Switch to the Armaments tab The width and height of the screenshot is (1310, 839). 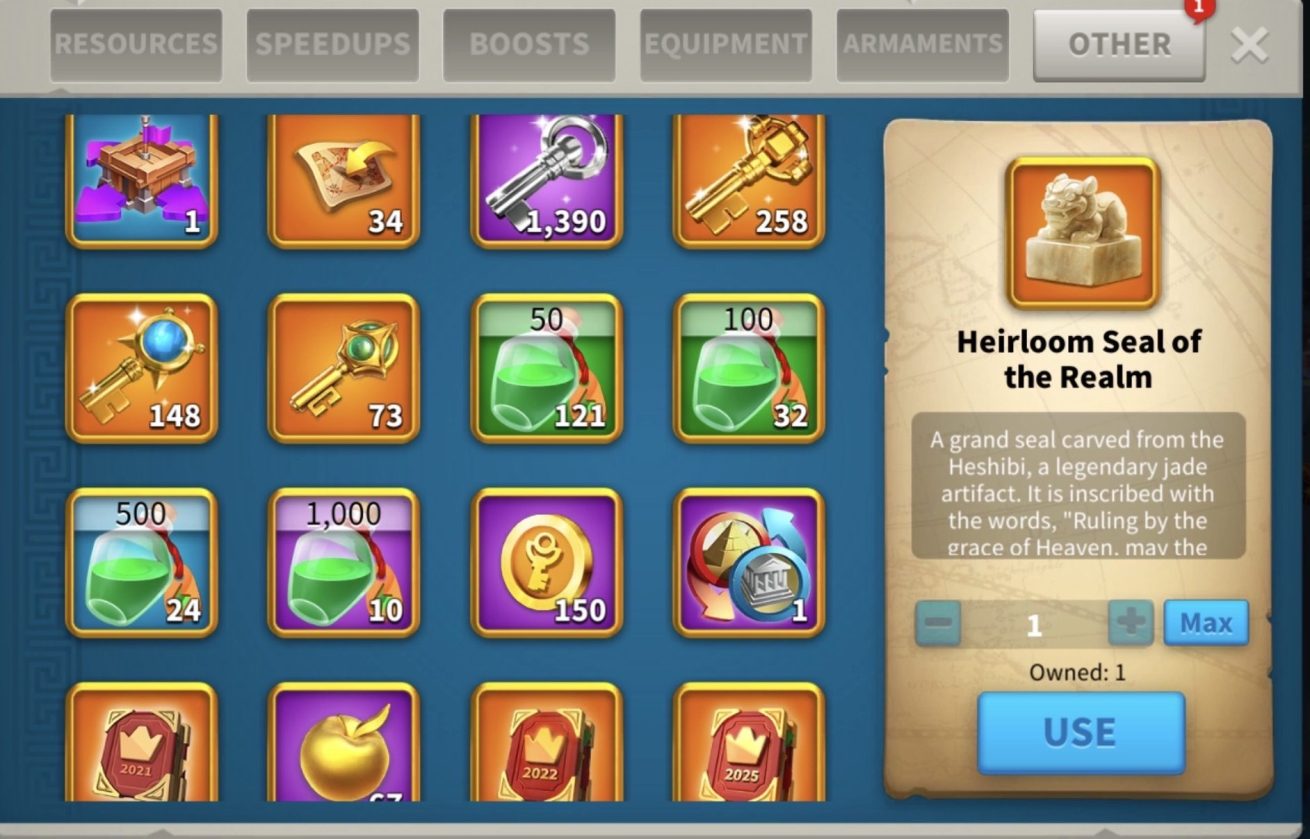point(922,45)
